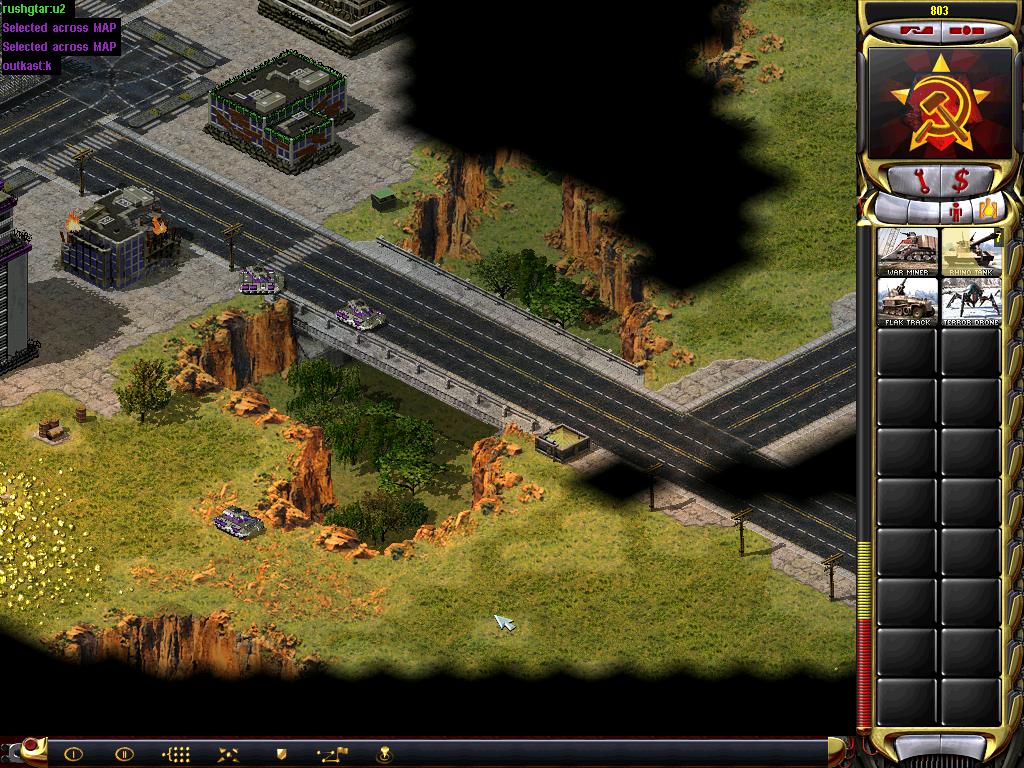Choose the dotted same-type unit selection button
Image resolution: width=1024 pixels, height=768 pixels.
[176, 754]
